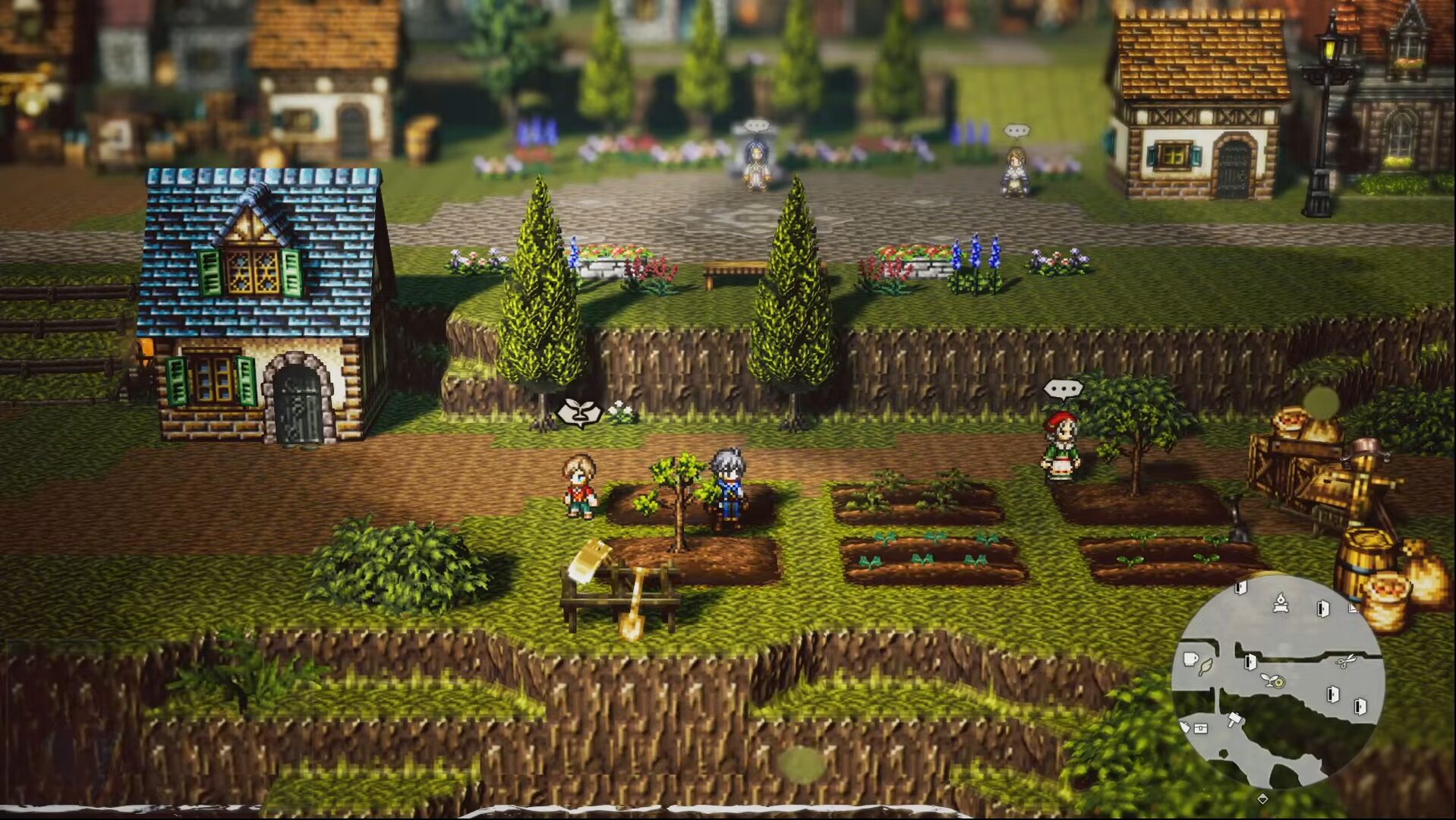Screen dimensions: 1456x820
Task: Select the hammer icon on the minimap
Action: click(x=1234, y=719)
